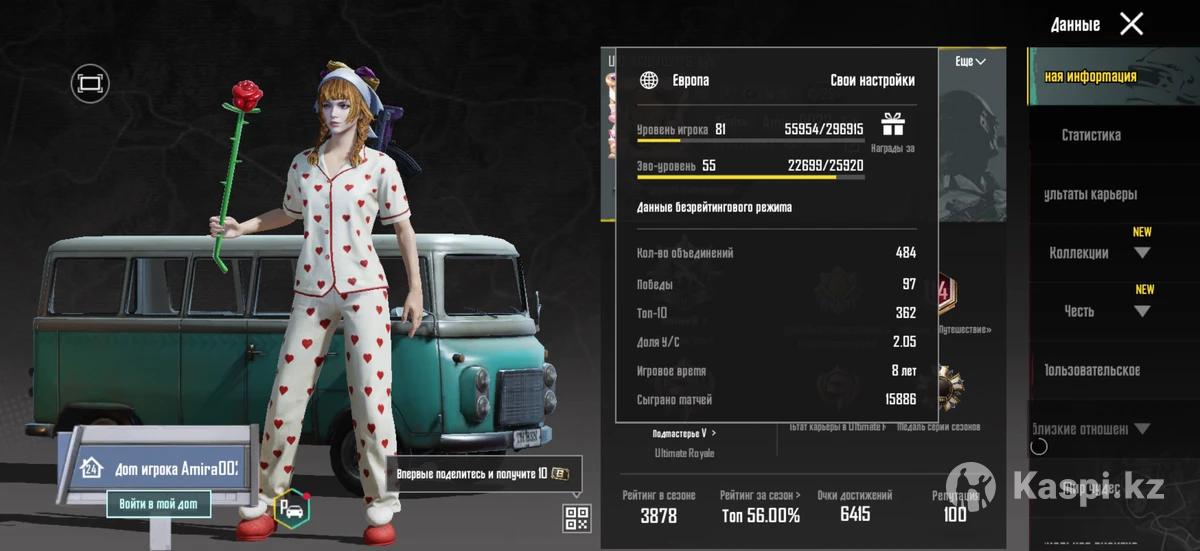Claim player level rewards gift icon

tap(892, 125)
